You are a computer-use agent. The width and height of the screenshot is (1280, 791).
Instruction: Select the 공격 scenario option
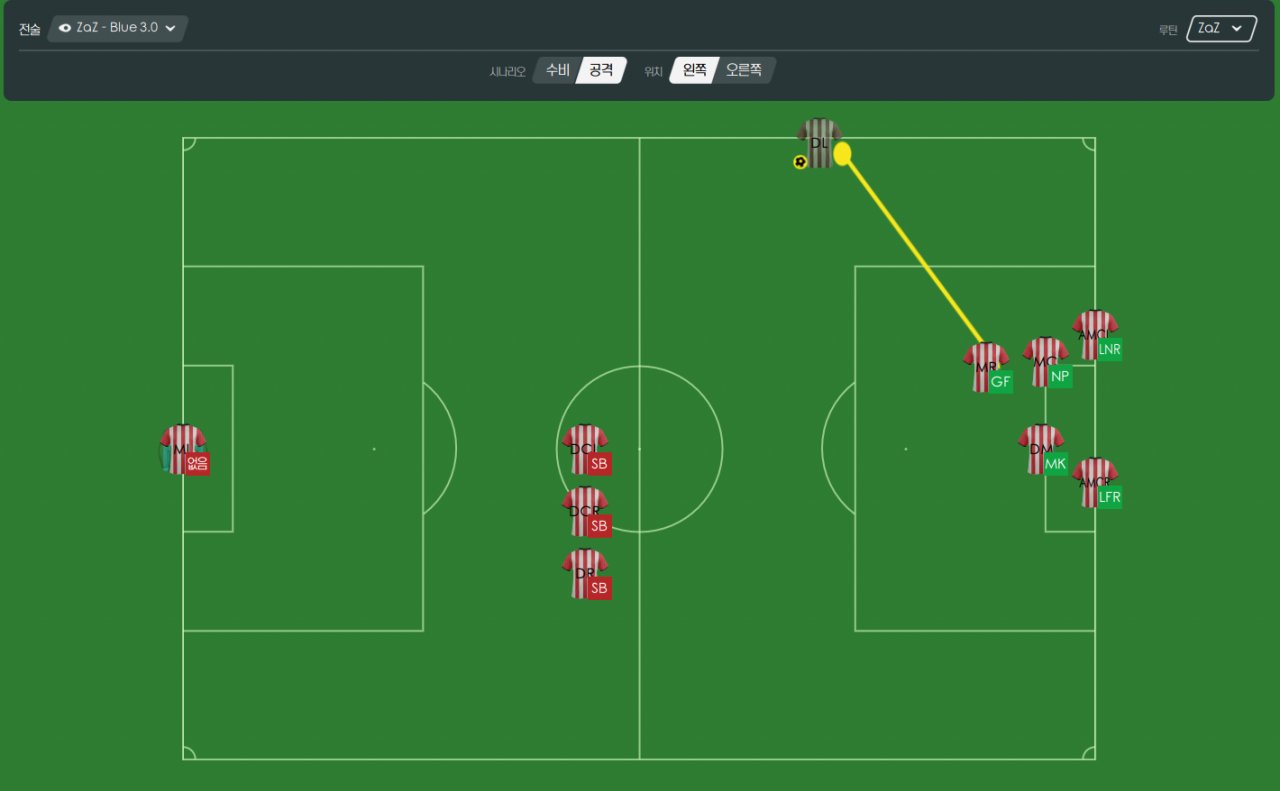pyautogui.click(x=601, y=70)
